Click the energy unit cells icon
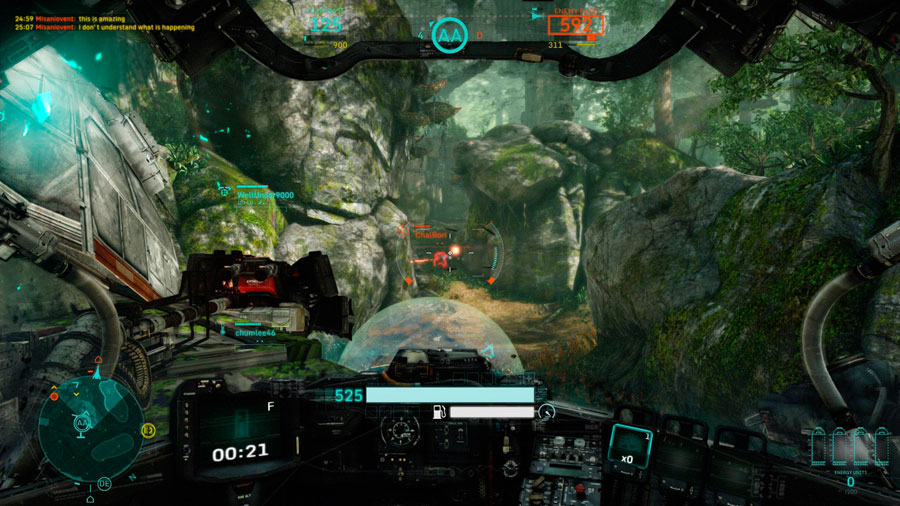Viewport: 900px width, 506px height. tap(850, 448)
